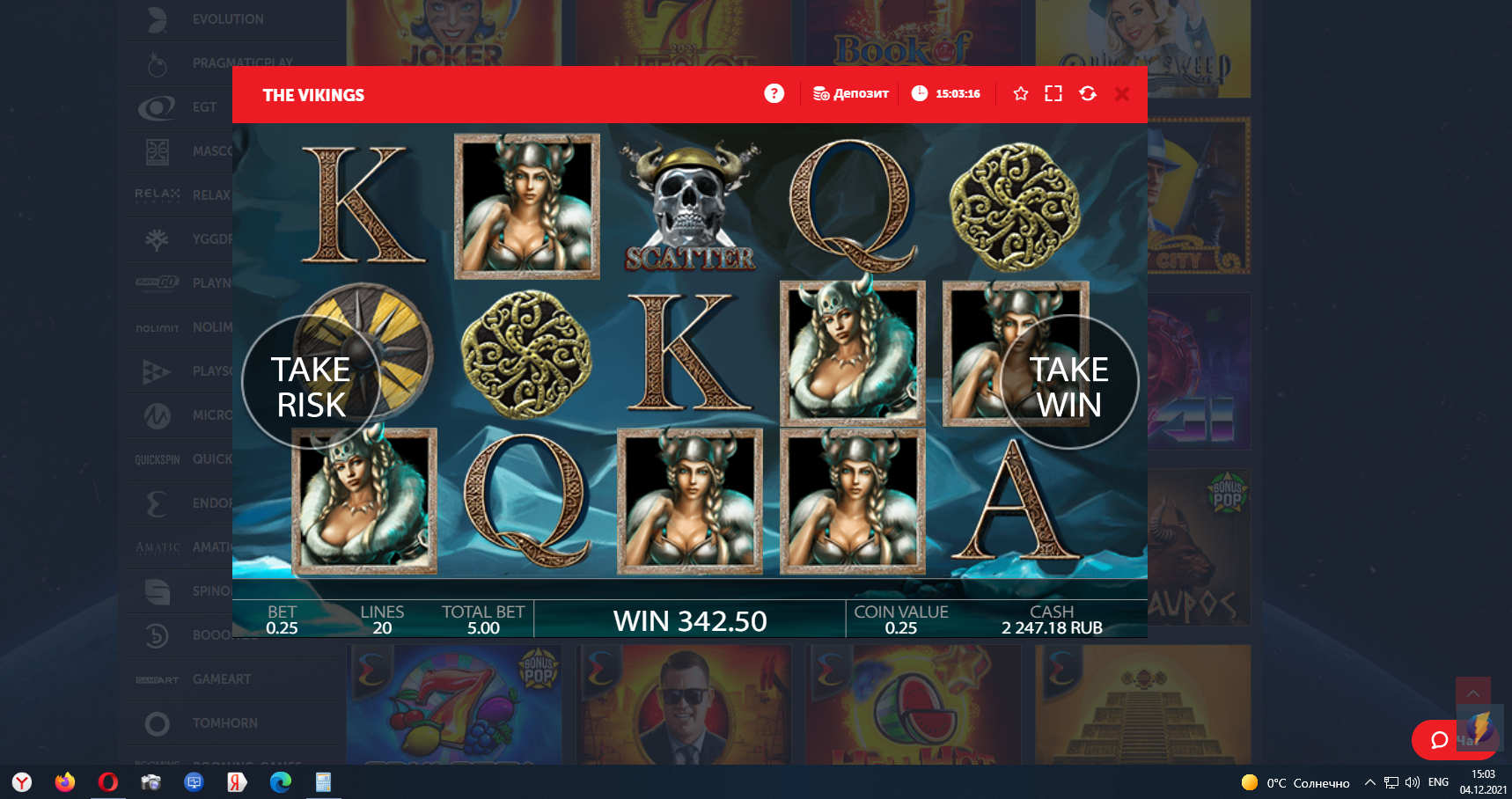This screenshot has height=799, width=1512.
Task: Select the EVOLUTION provider in sidebar
Action: point(227,19)
